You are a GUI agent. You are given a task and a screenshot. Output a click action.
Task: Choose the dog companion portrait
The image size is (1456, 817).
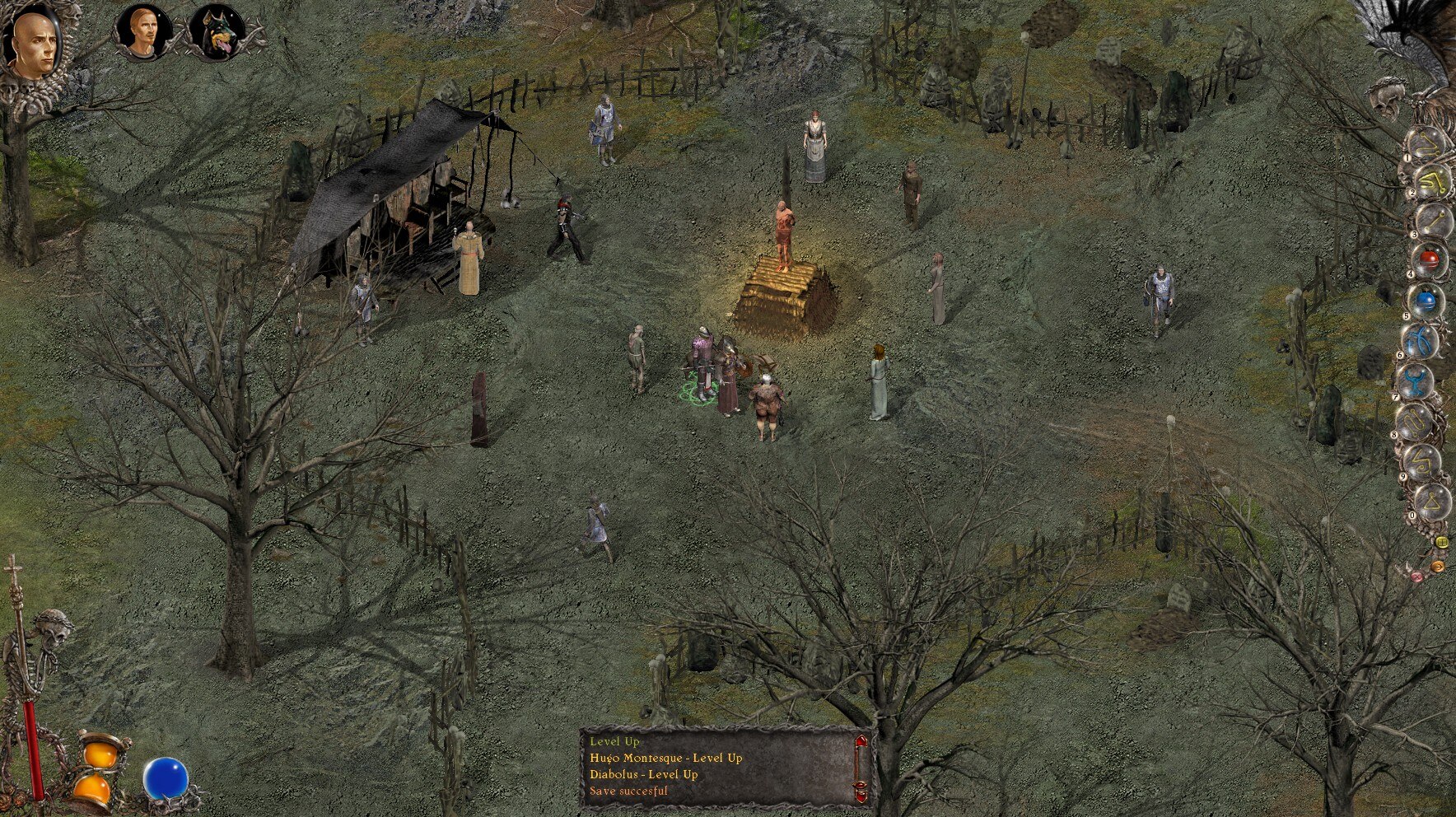[x=216, y=35]
